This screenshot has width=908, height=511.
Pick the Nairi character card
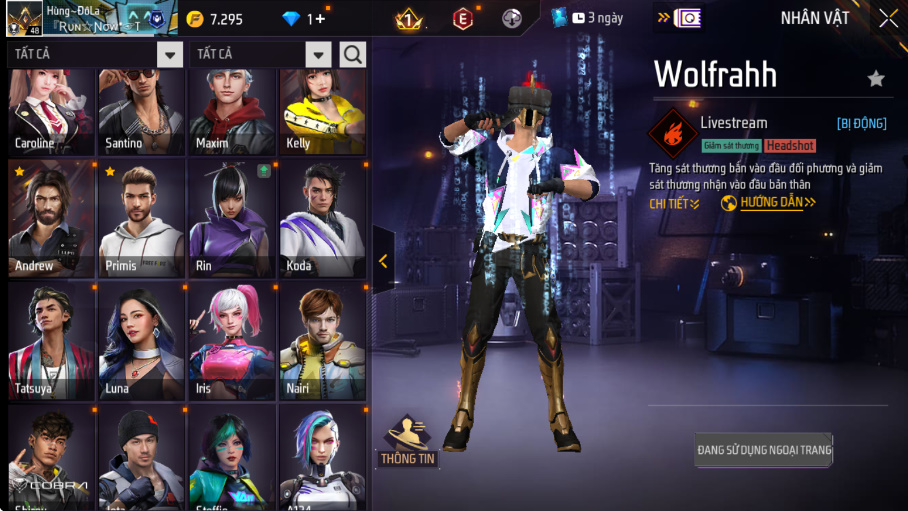[321, 341]
